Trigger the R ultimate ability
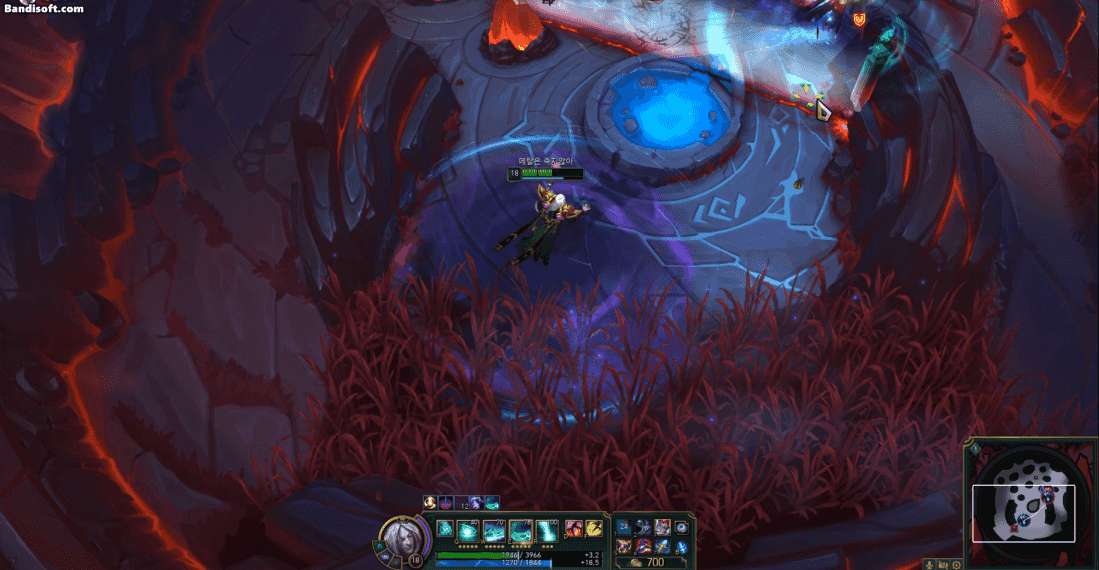 tap(545, 530)
